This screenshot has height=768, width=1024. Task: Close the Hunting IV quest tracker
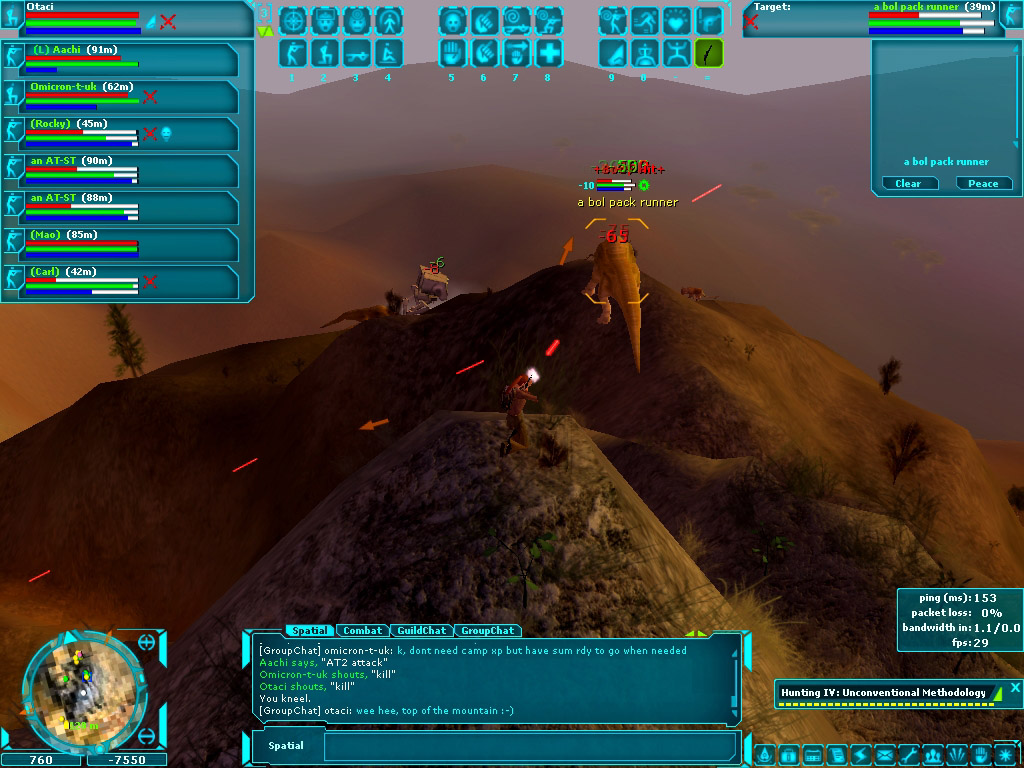[1015, 687]
